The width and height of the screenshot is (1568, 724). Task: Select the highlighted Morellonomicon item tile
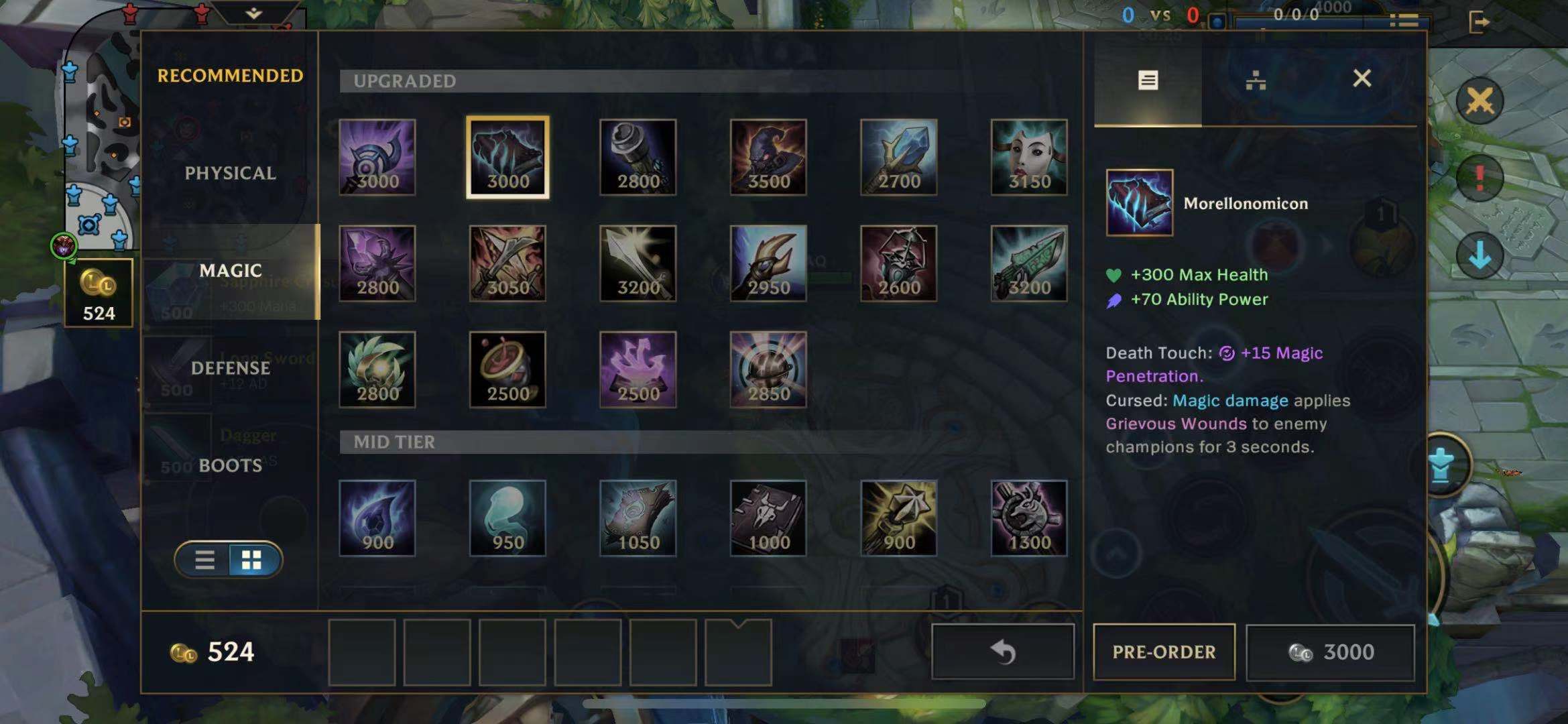click(x=507, y=158)
